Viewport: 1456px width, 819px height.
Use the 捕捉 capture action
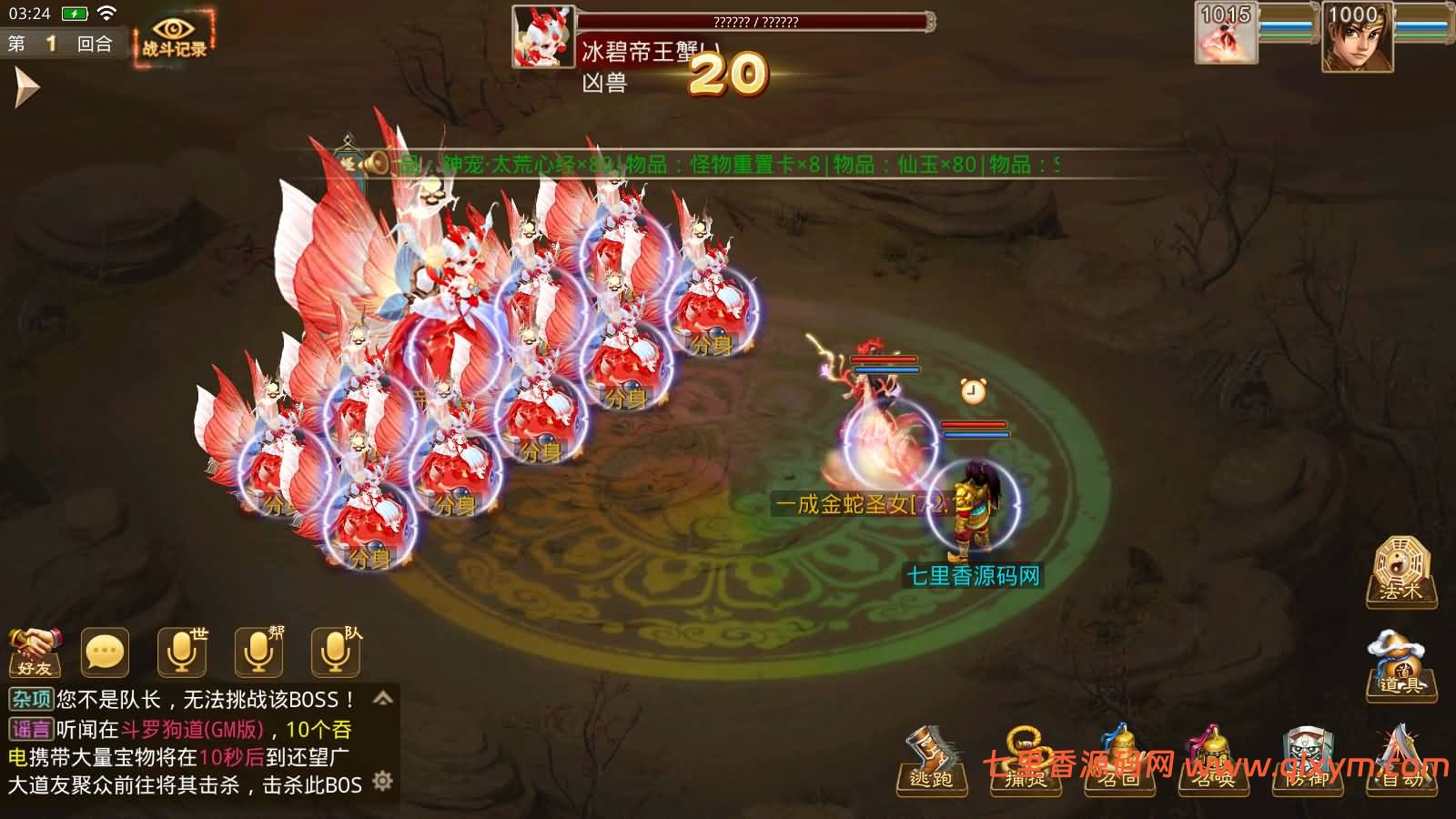coord(1026,781)
